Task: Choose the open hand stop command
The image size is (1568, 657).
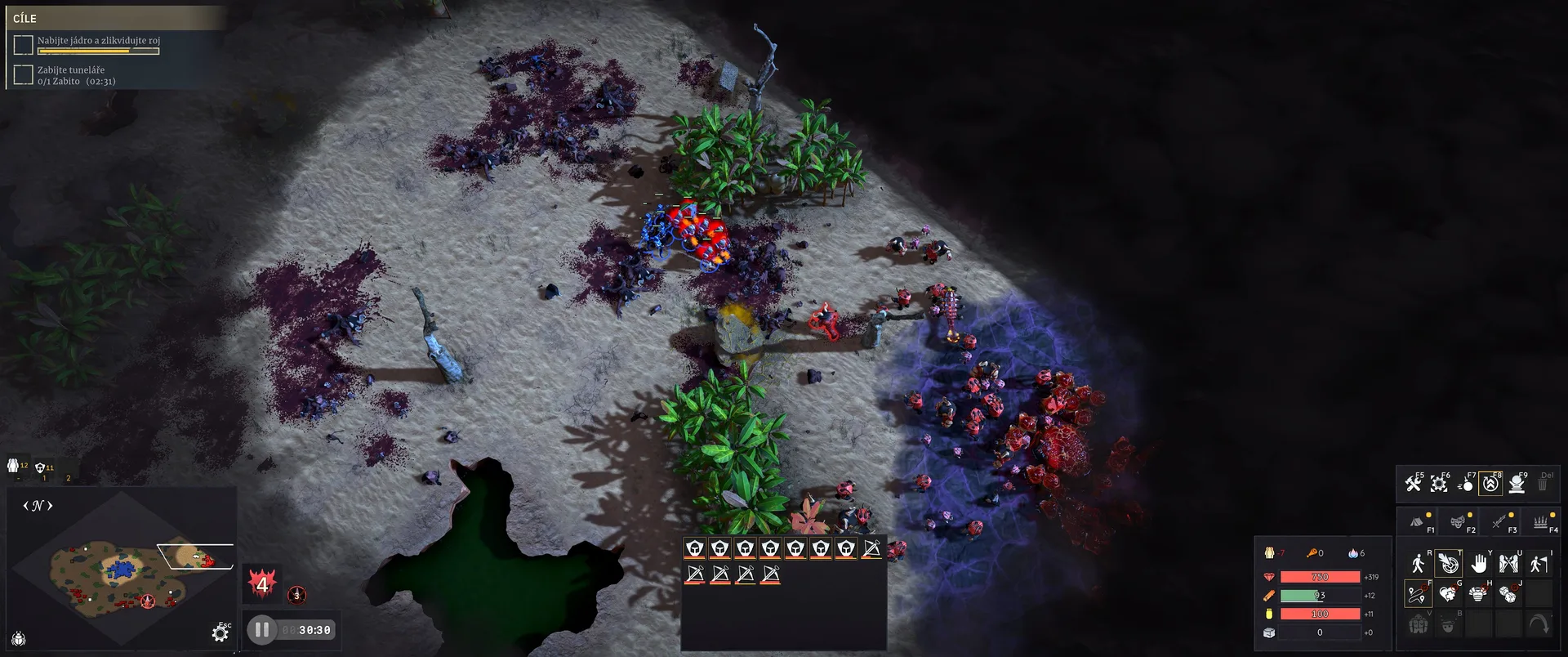Action: coord(1479,564)
